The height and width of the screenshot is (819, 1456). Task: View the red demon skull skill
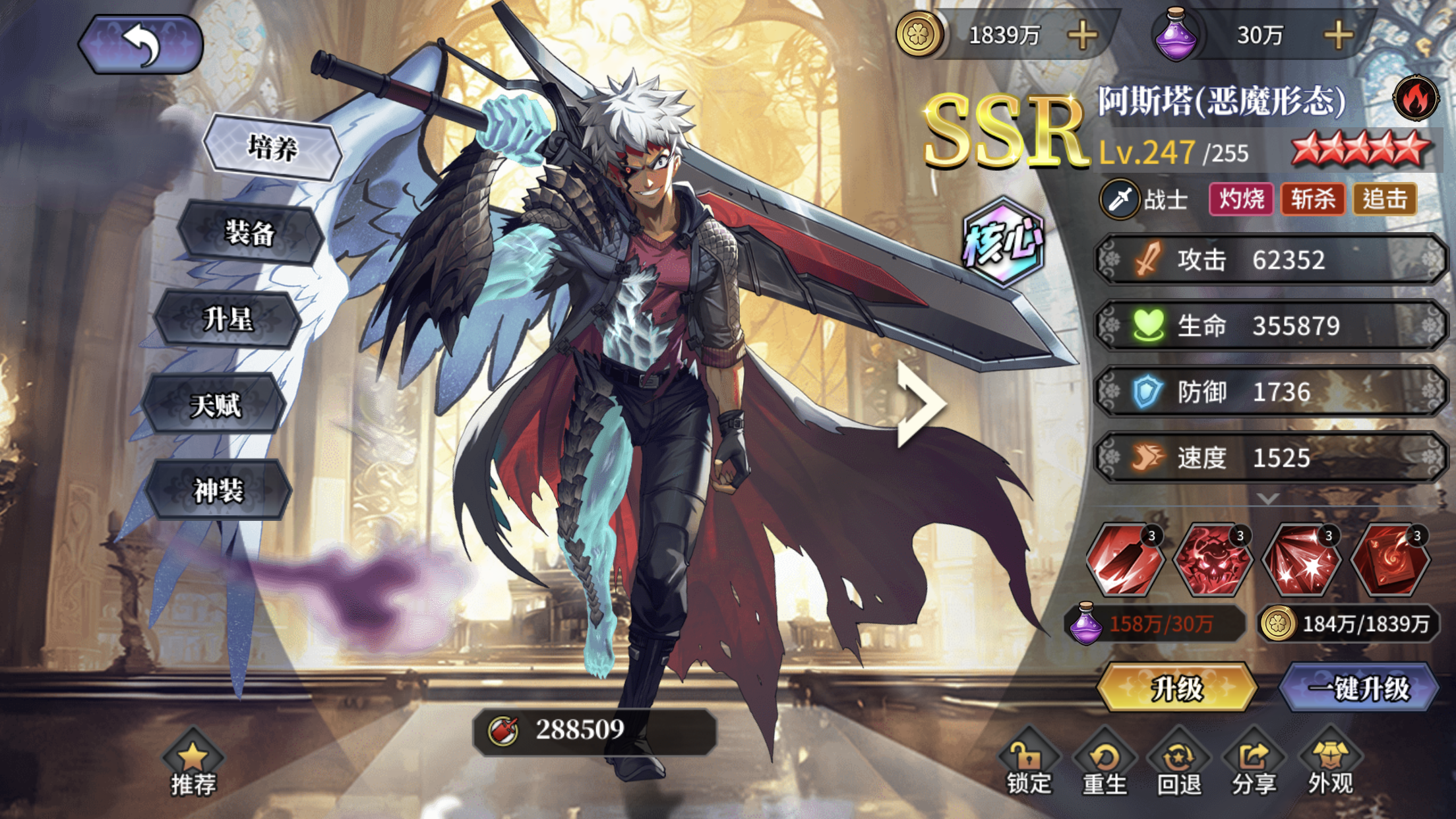1213,561
